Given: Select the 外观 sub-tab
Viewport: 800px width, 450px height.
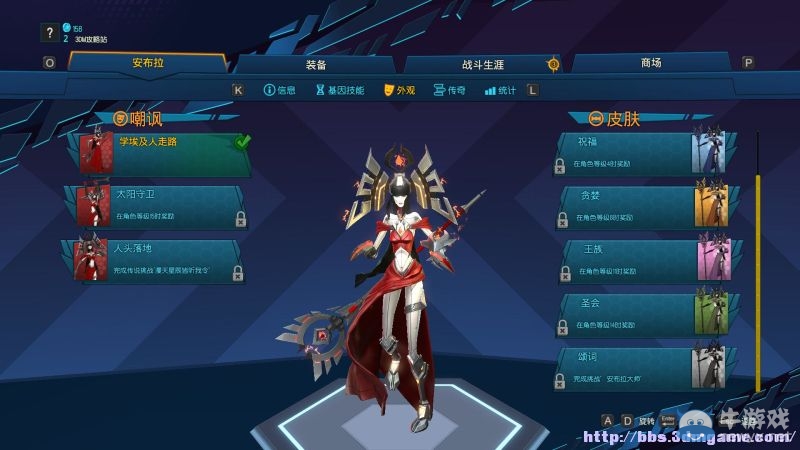Looking at the screenshot, I should 399,90.
